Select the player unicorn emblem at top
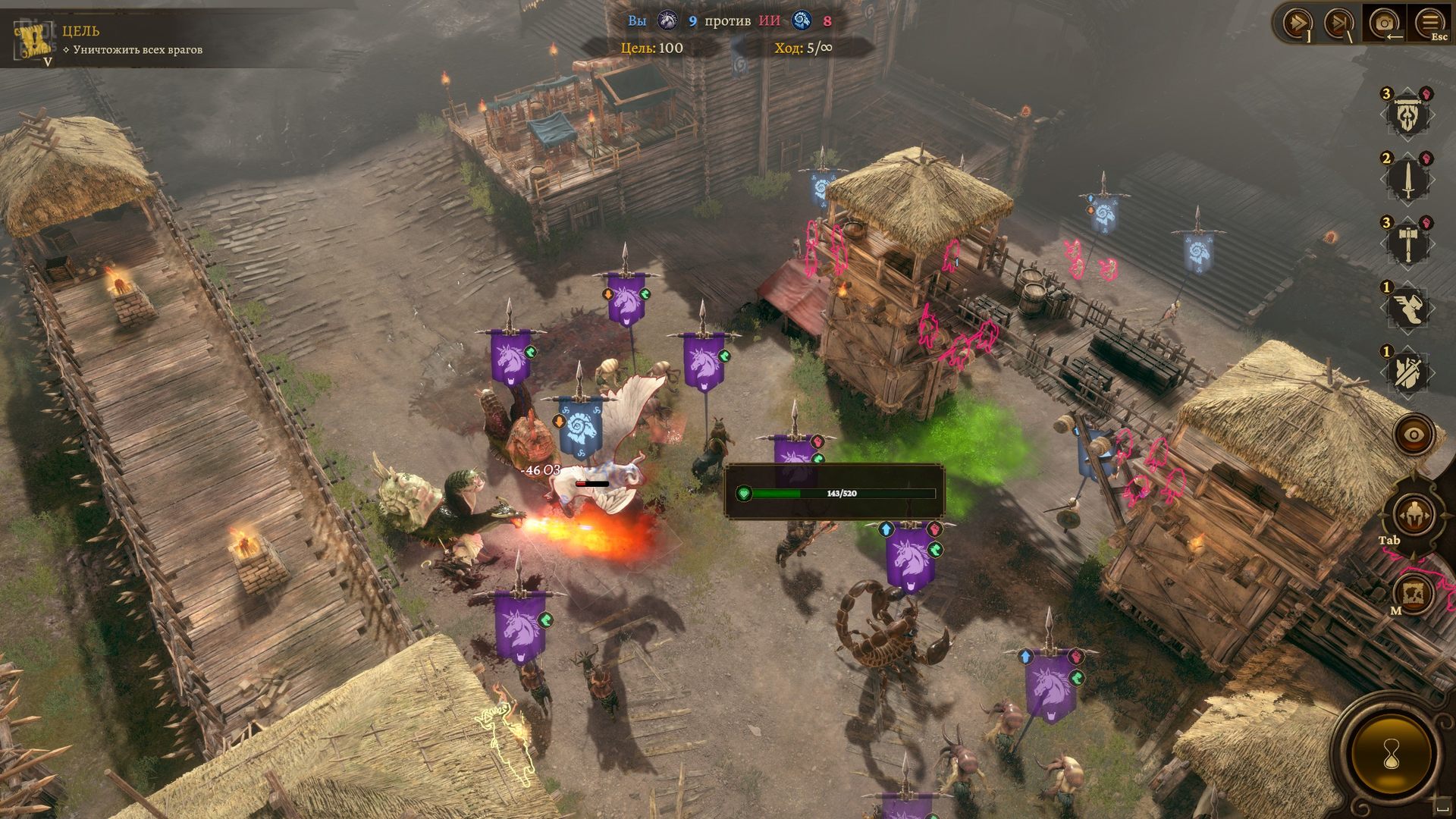This screenshot has height=819, width=1456. pyautogui.click(x=667, y=20)
